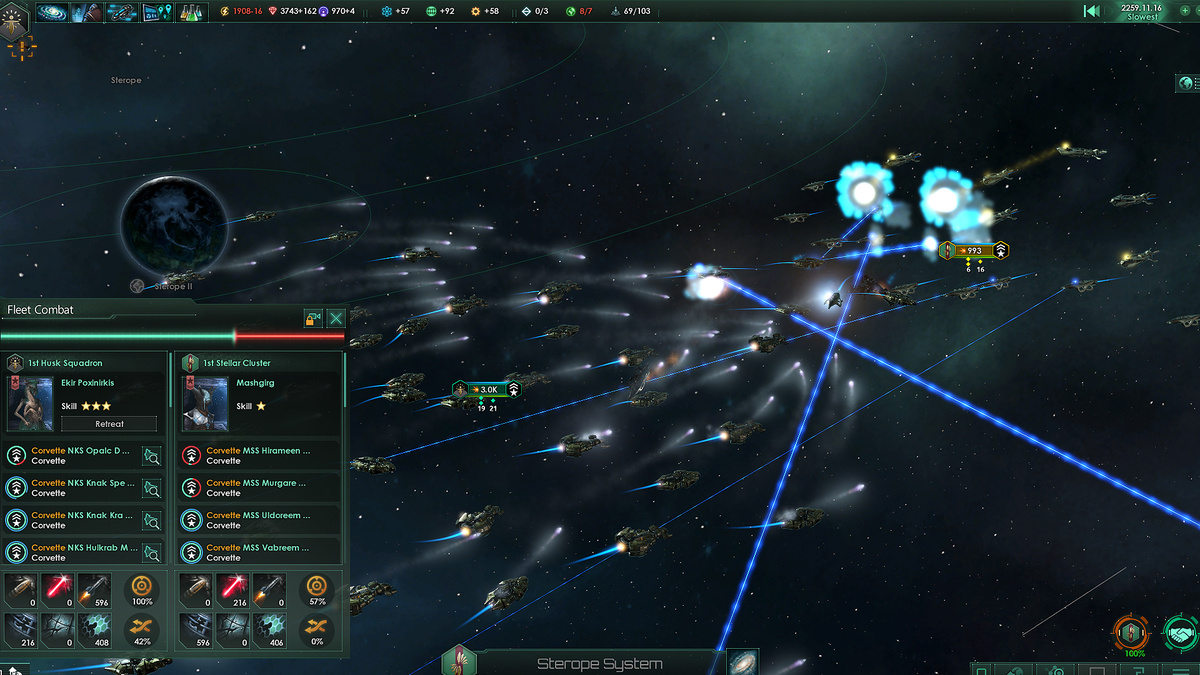
Task: Toggle the combat camera lock icon
Action: (314, 318)
